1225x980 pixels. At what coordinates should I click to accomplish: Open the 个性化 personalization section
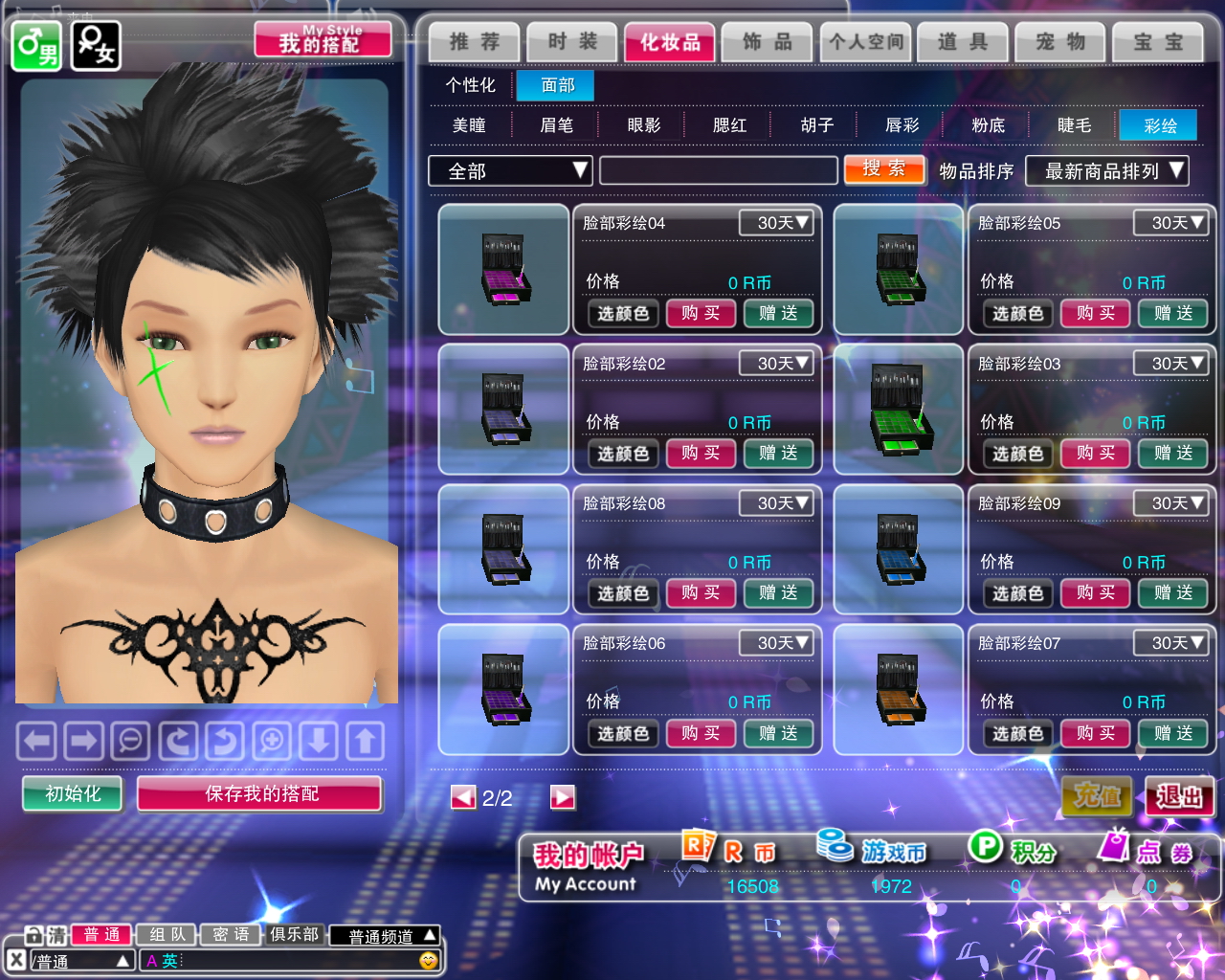tap(470, 85)
